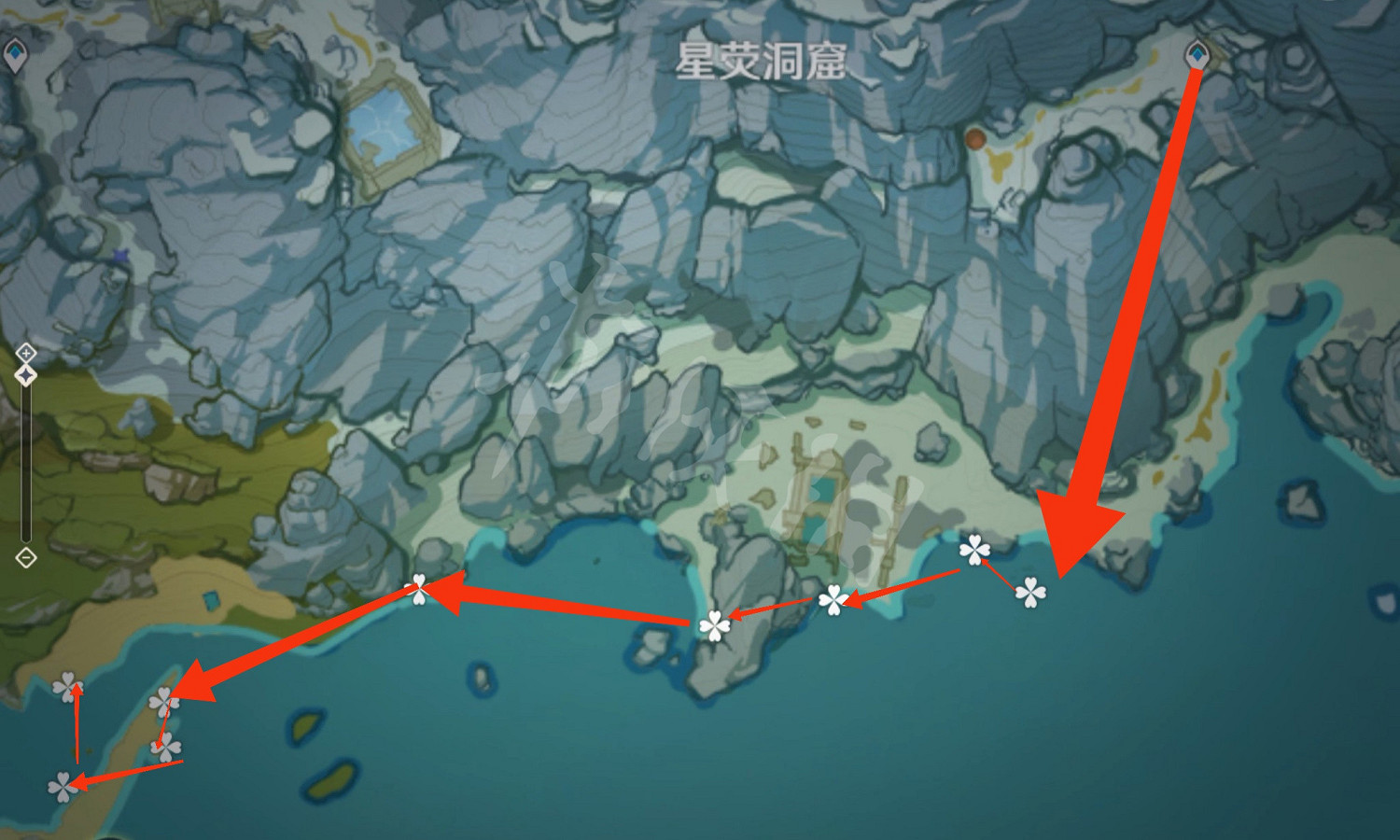Click the flower marker west of the ruins beach
The width and height of the screenshot is (1400, 840).
click(x=420, y=588)
